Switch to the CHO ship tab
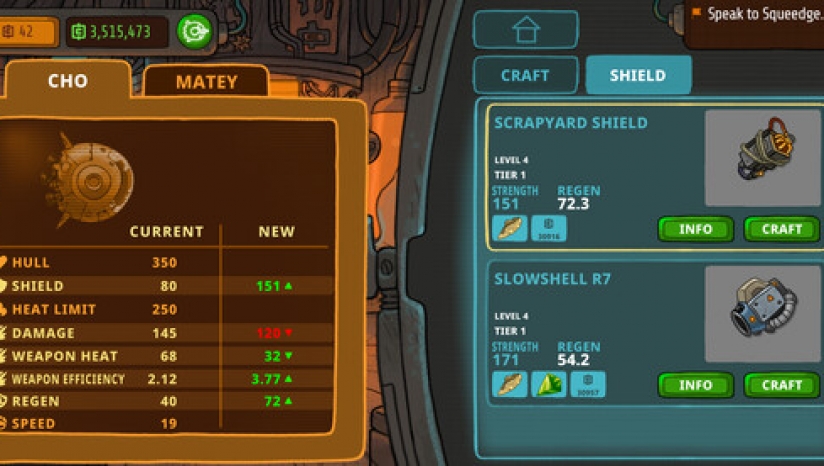The height and width of the screenshot is (466, 824). pos(67,81)
